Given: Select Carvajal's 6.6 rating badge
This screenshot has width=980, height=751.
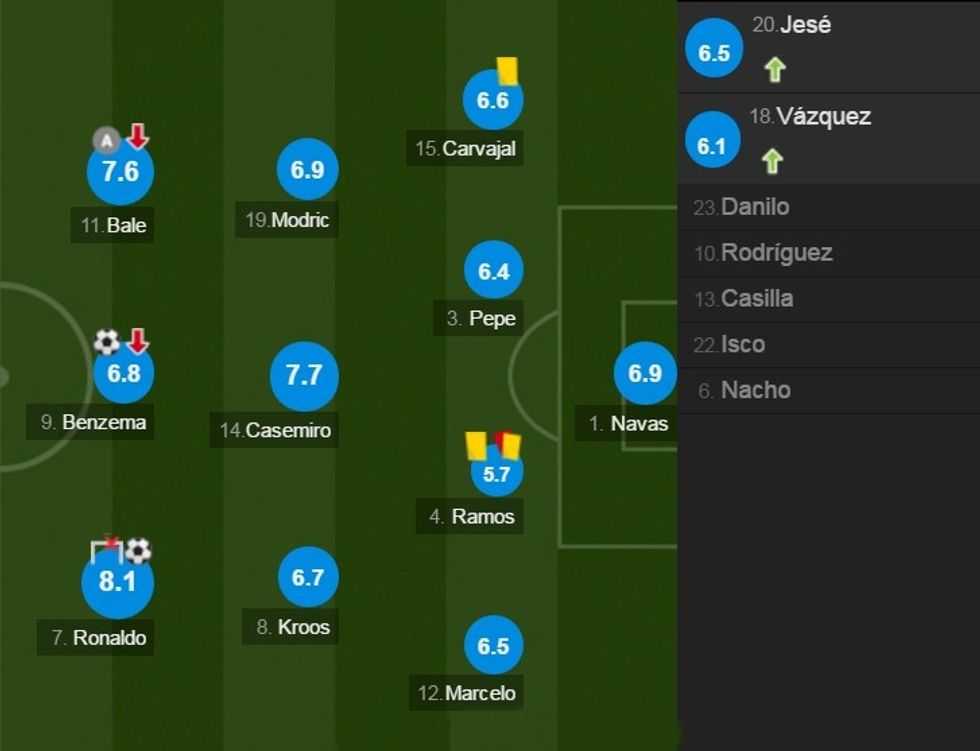Looking at the screenshot, I should [x=493, y=100].
